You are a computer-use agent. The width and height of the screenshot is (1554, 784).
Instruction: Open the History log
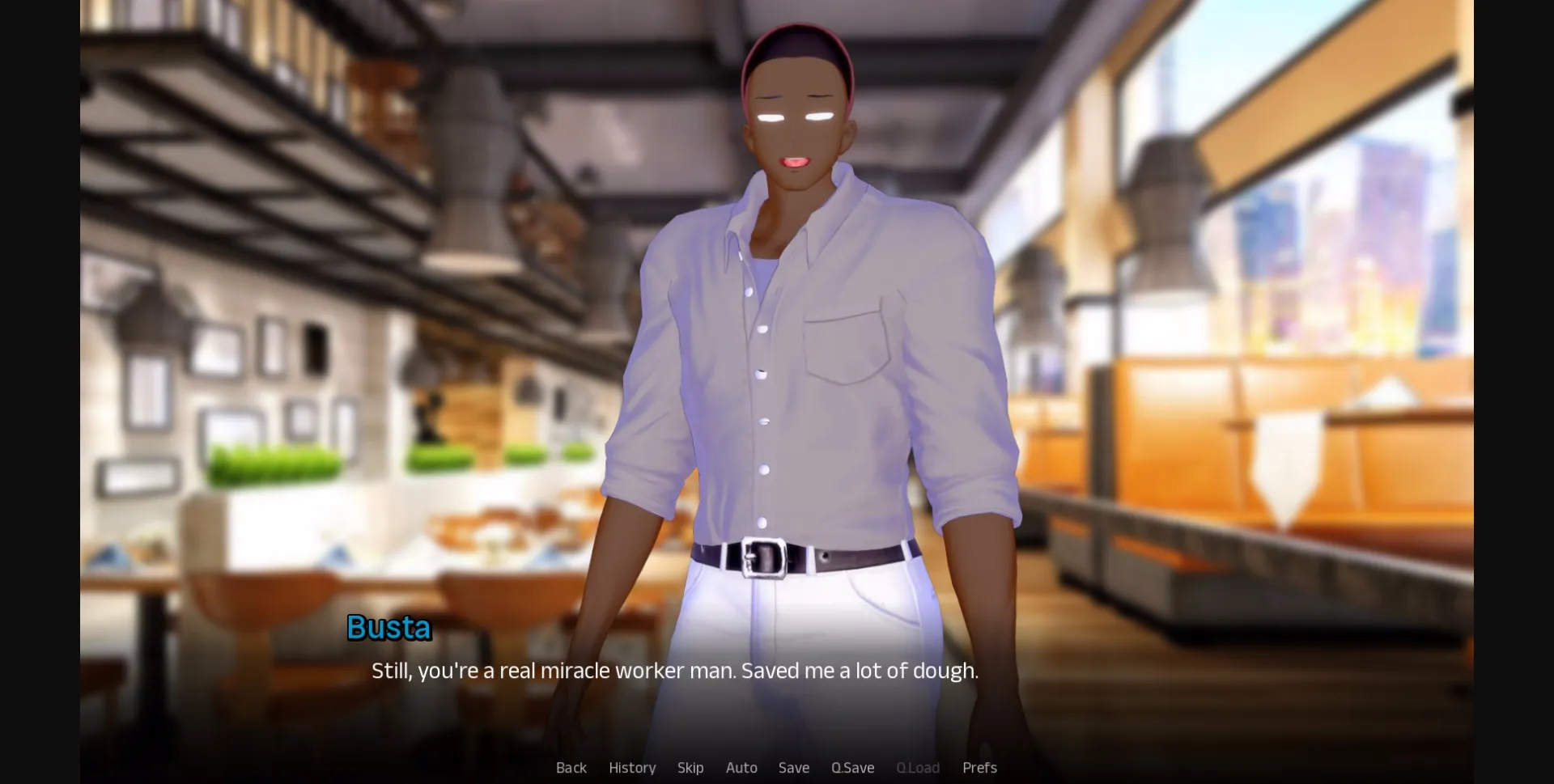tap(632, 767)
